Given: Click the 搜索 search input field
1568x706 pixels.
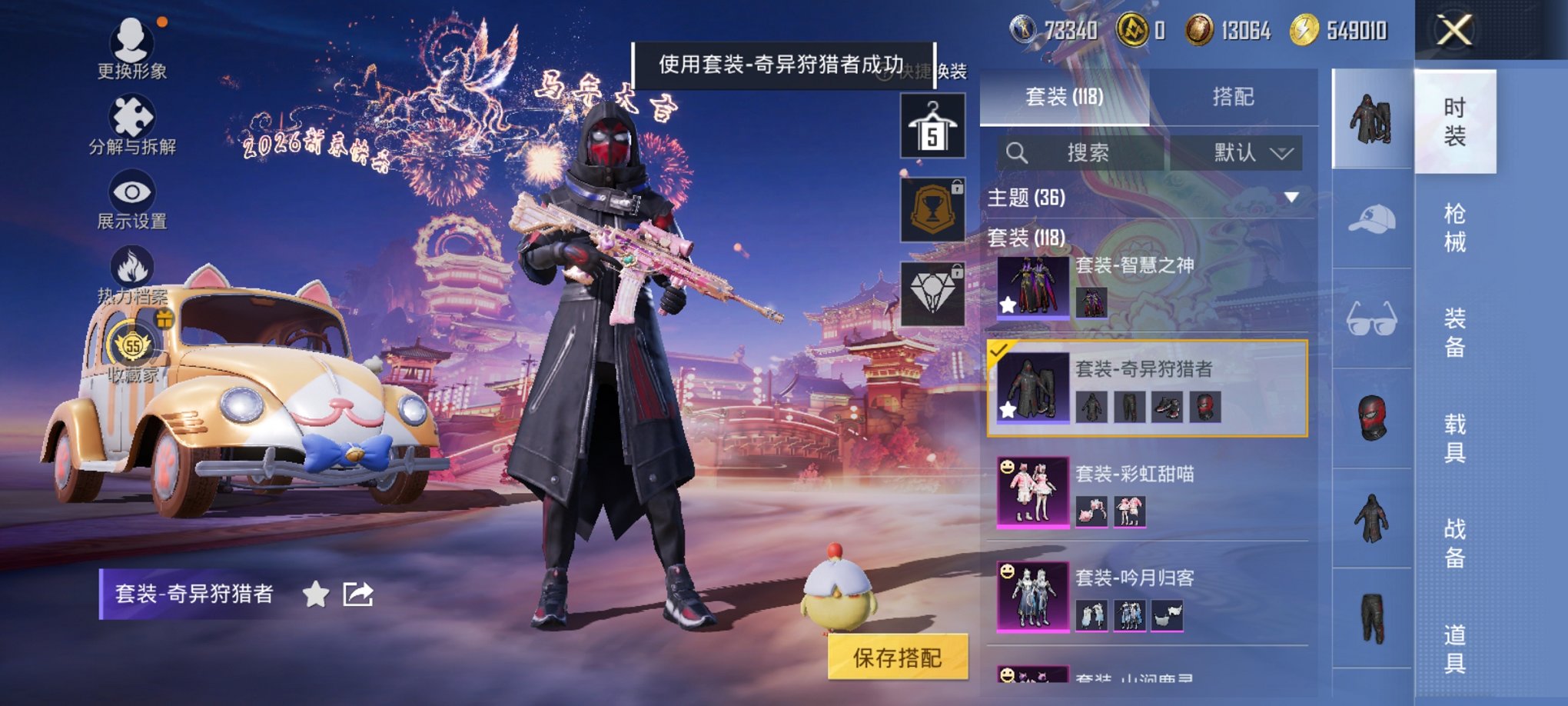Looking at the screenshot, I should [1091, 152].
